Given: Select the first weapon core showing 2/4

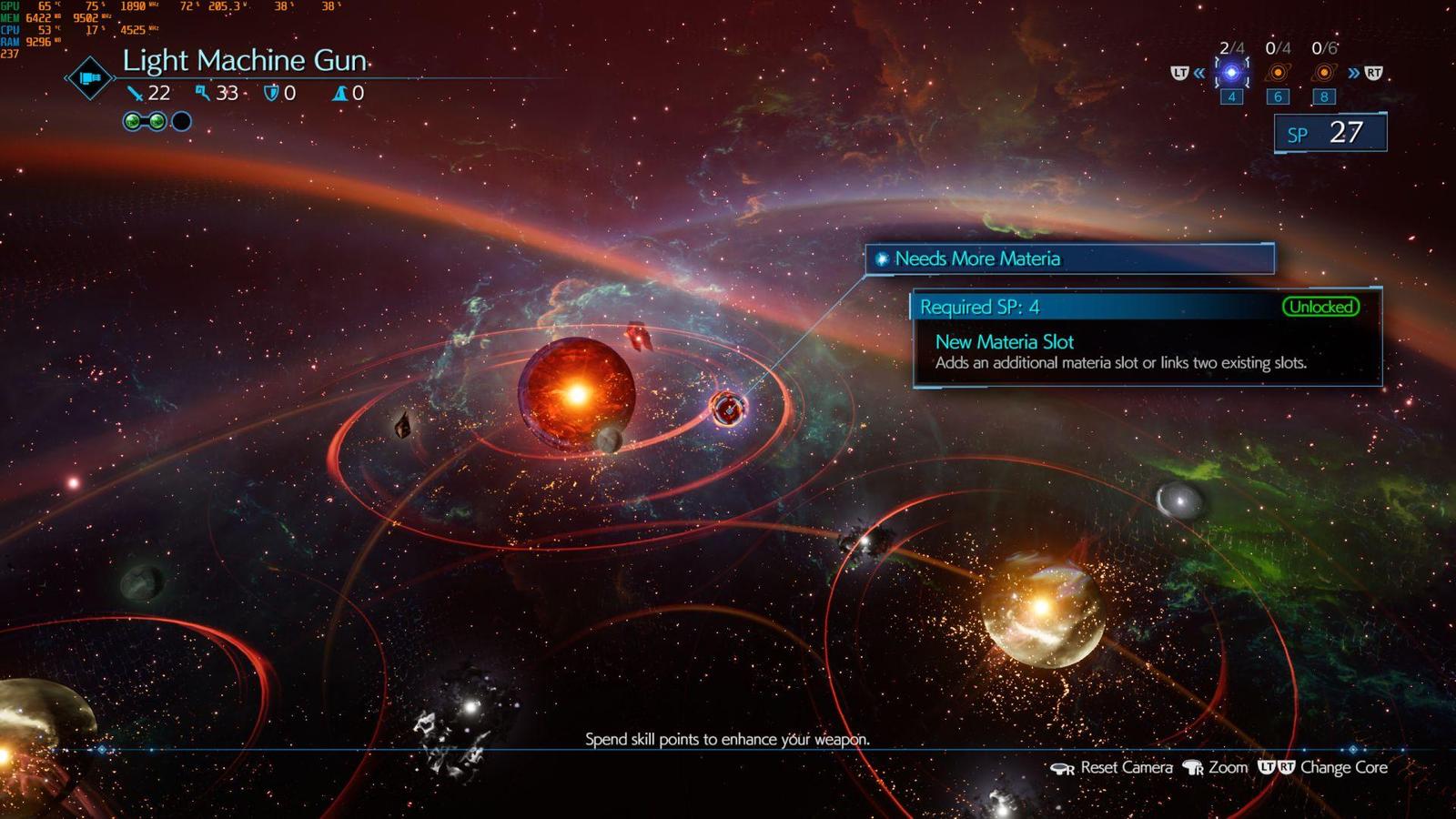Looking at the screenshot, I should coord(1231,73).
